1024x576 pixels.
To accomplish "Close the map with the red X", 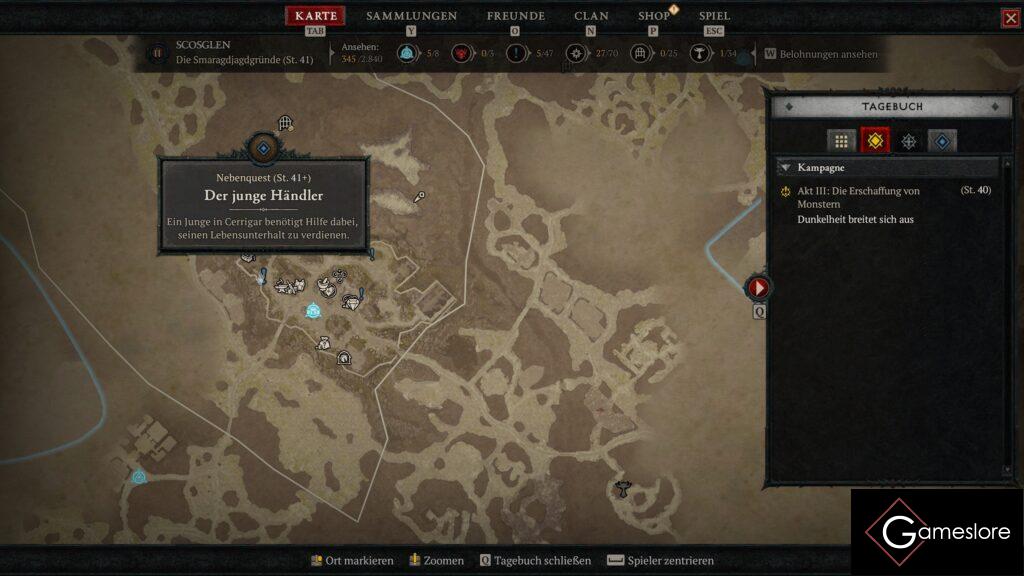I will coord(1010,18).
